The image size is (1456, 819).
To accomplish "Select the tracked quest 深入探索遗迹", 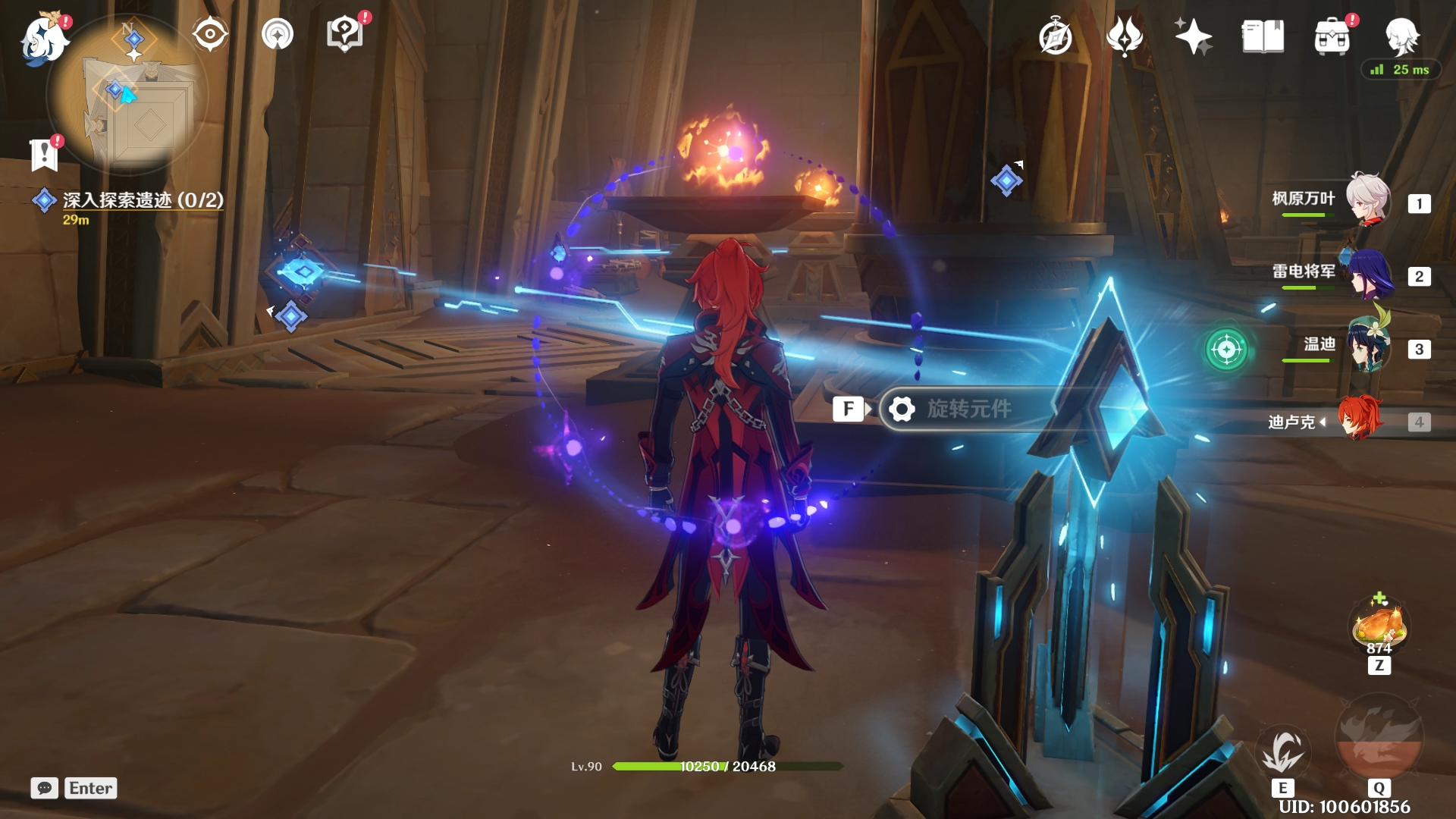I will tap(143, 200).
